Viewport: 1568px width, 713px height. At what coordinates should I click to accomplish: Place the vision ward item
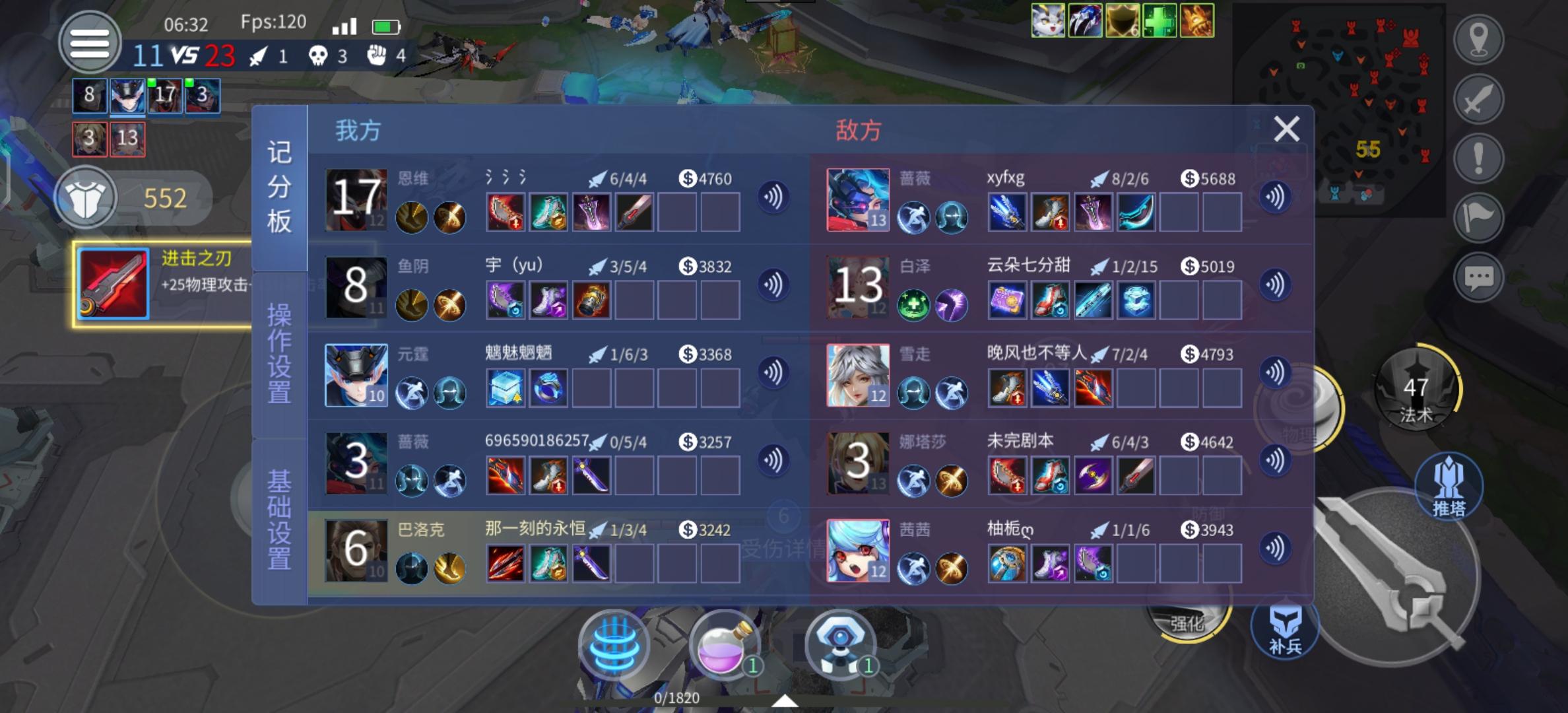[x=840, y=644]
